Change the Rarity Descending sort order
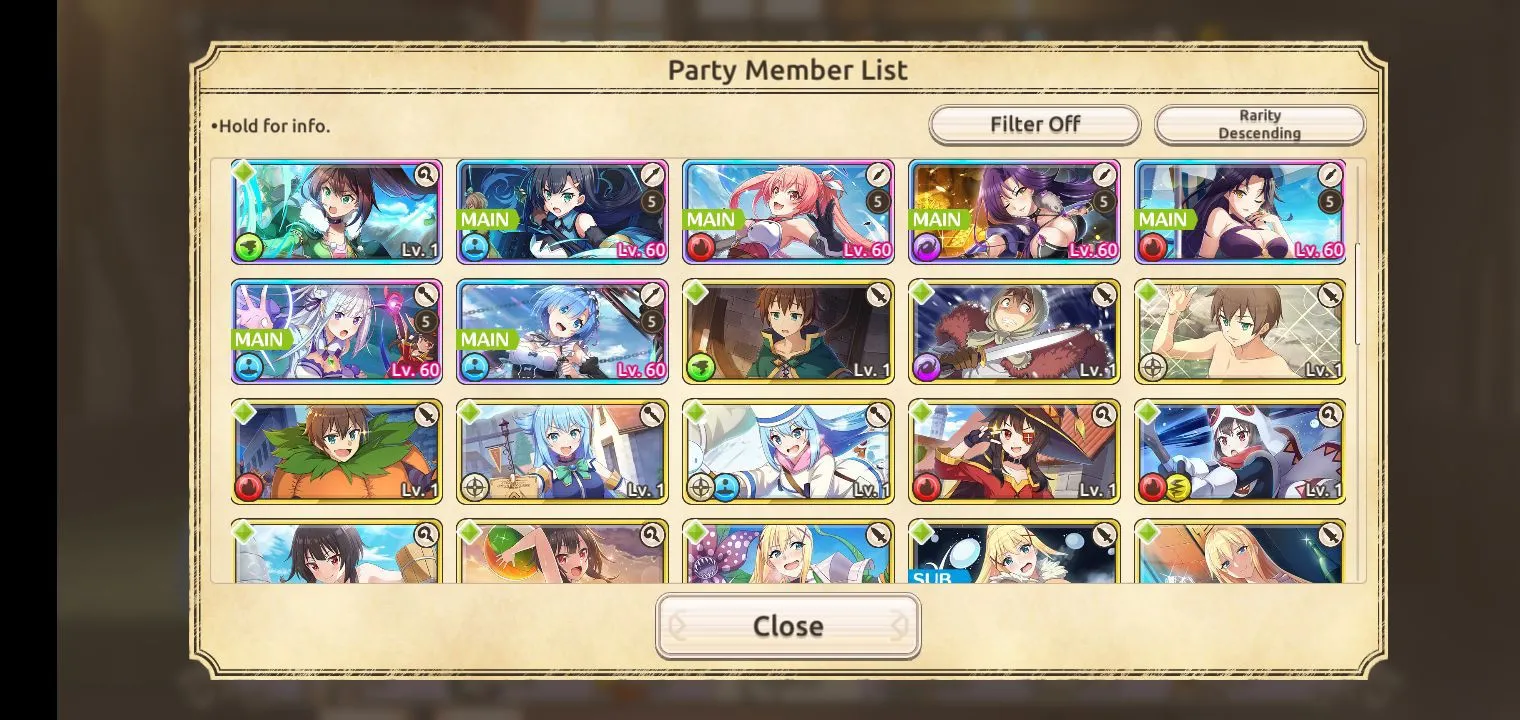This screenshot has height=720, width=1520. (x=1259, y=125)
